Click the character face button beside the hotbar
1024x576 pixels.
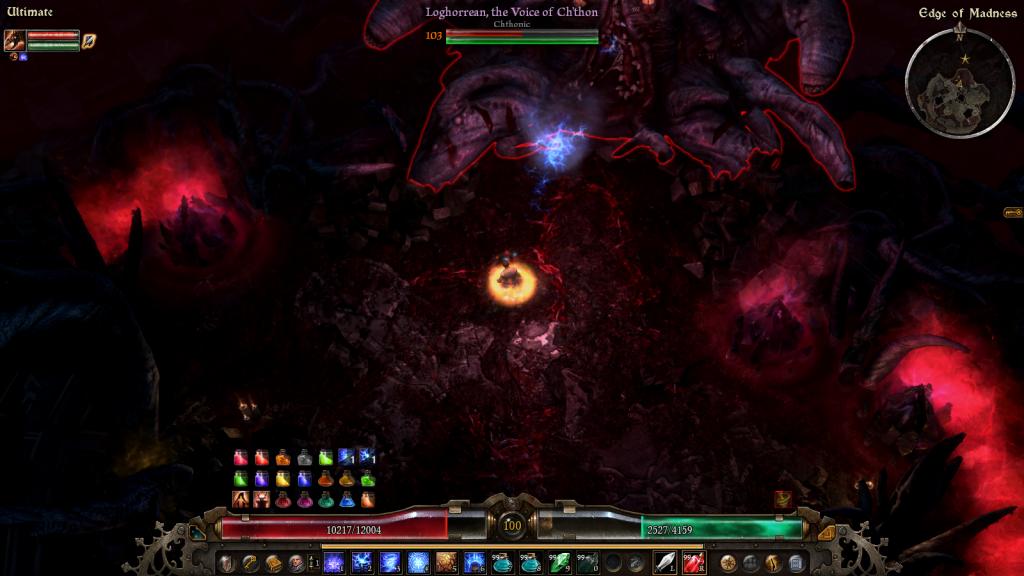point(296,563)
